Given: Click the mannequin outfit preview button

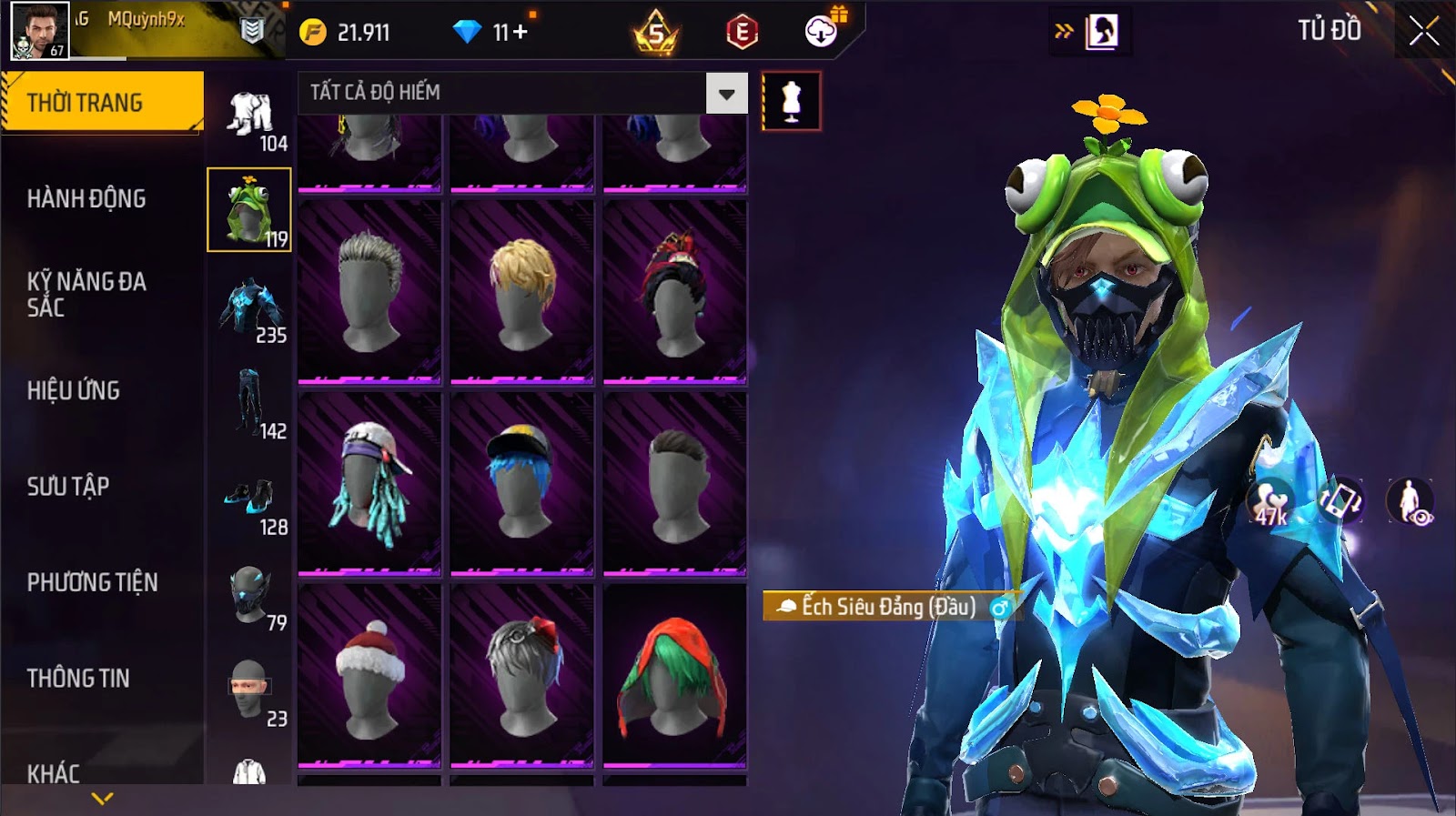Looking at the screenshot, I should [x=791, y=101].
